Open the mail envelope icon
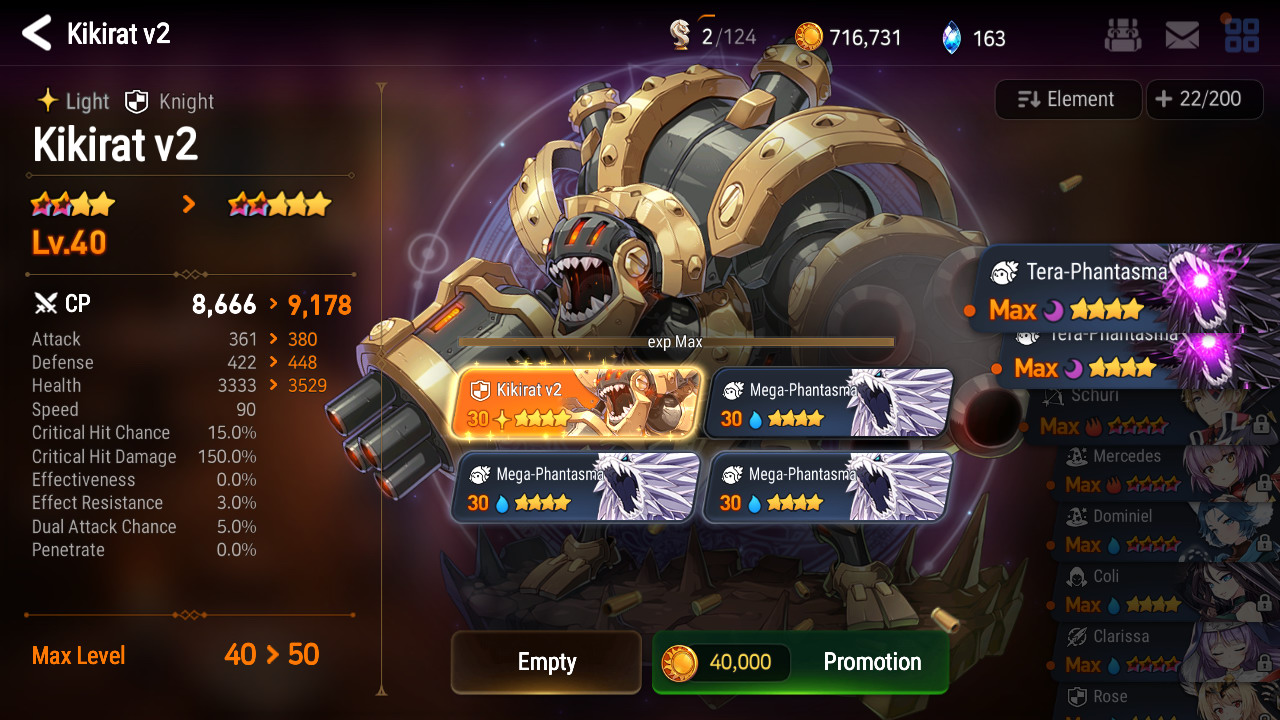 tap(1182, 37)
